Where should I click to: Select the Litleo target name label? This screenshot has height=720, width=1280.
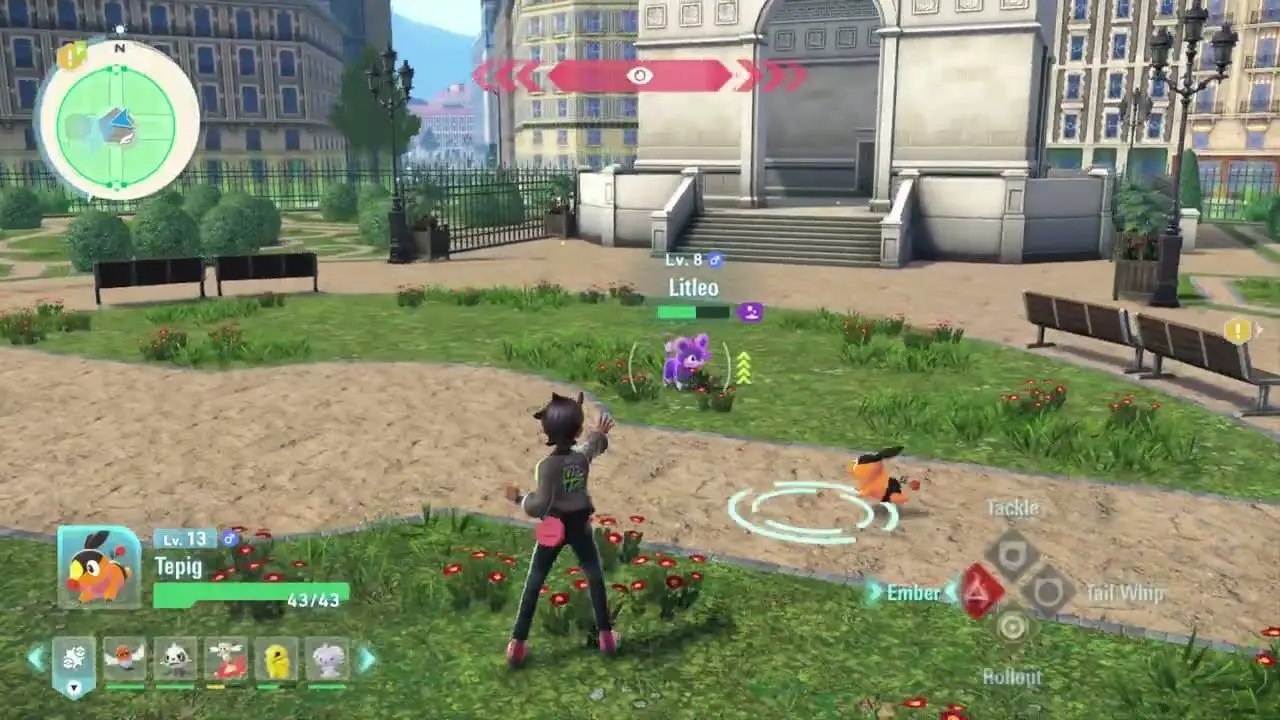(x=693, y=288)
